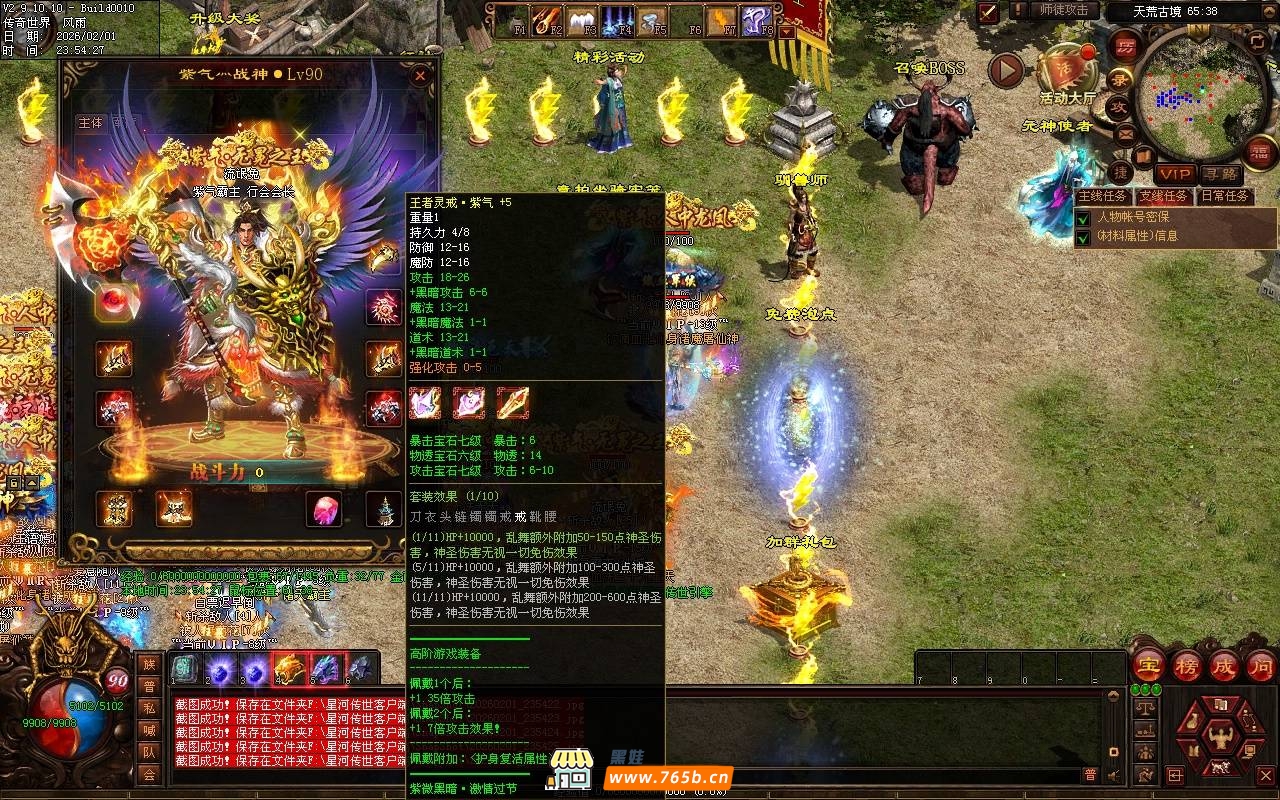Select the 喊 shout chat channel
The width and height of the screenshot is (1280, 800).
[149, 730]
